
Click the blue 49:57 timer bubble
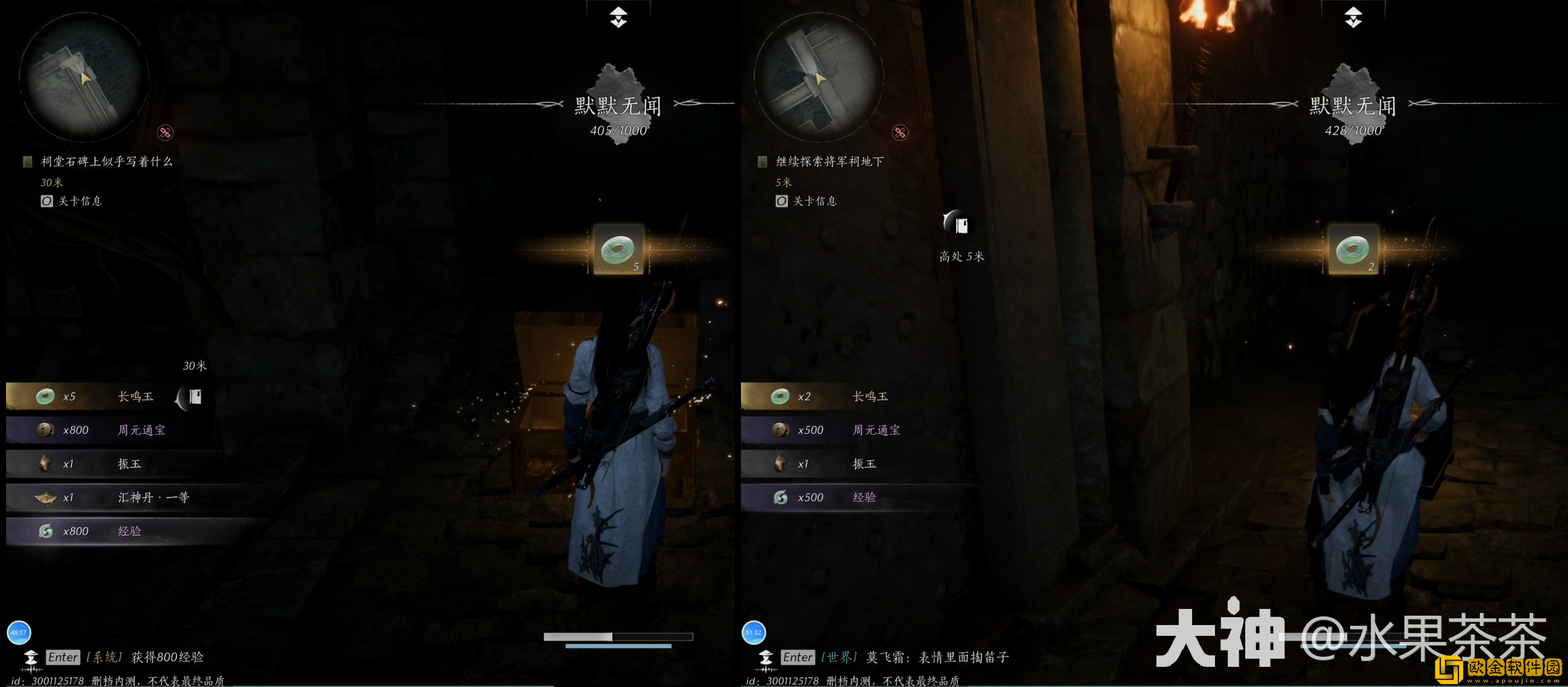[19, 632]
